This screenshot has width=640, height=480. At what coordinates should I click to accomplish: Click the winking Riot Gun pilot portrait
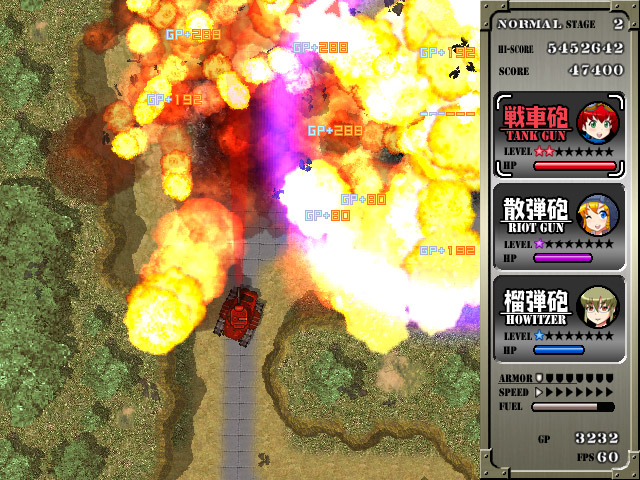click(x=597, y=214)
